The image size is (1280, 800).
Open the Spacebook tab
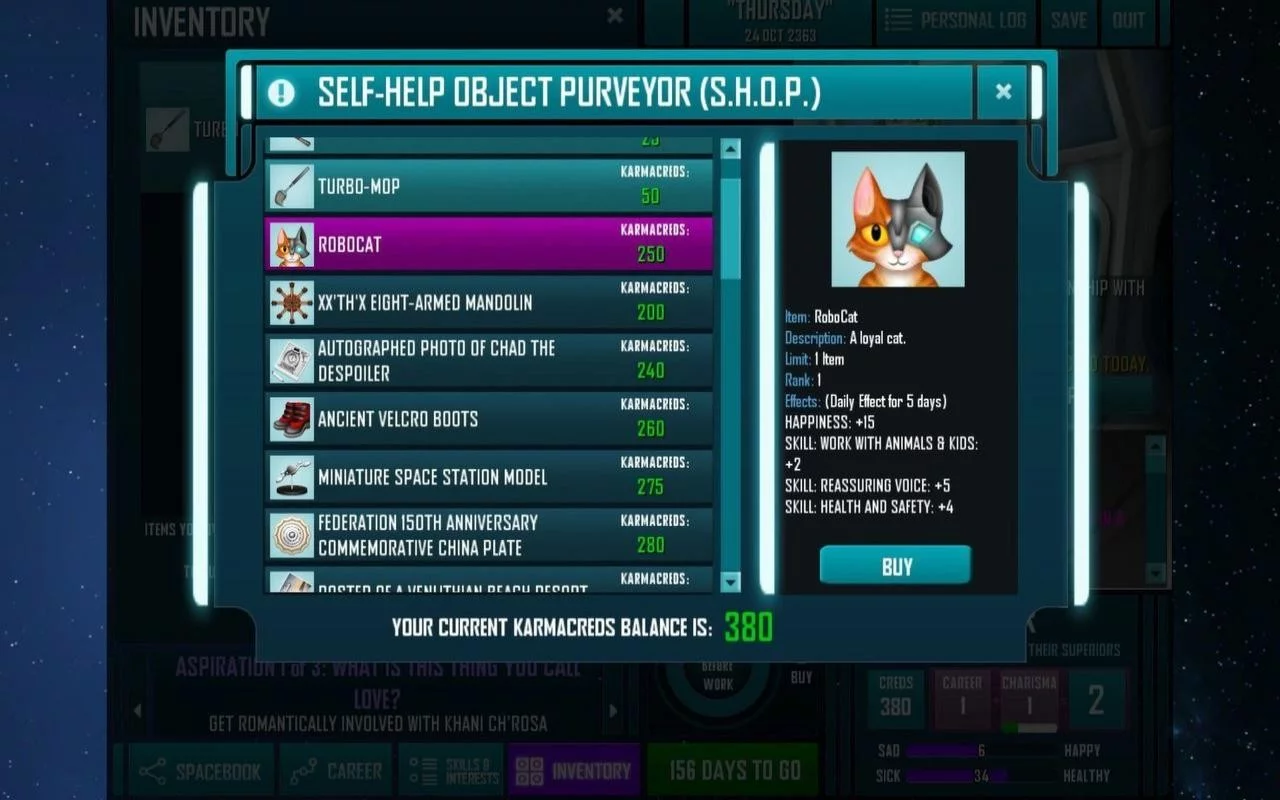(x=200, y=771)
